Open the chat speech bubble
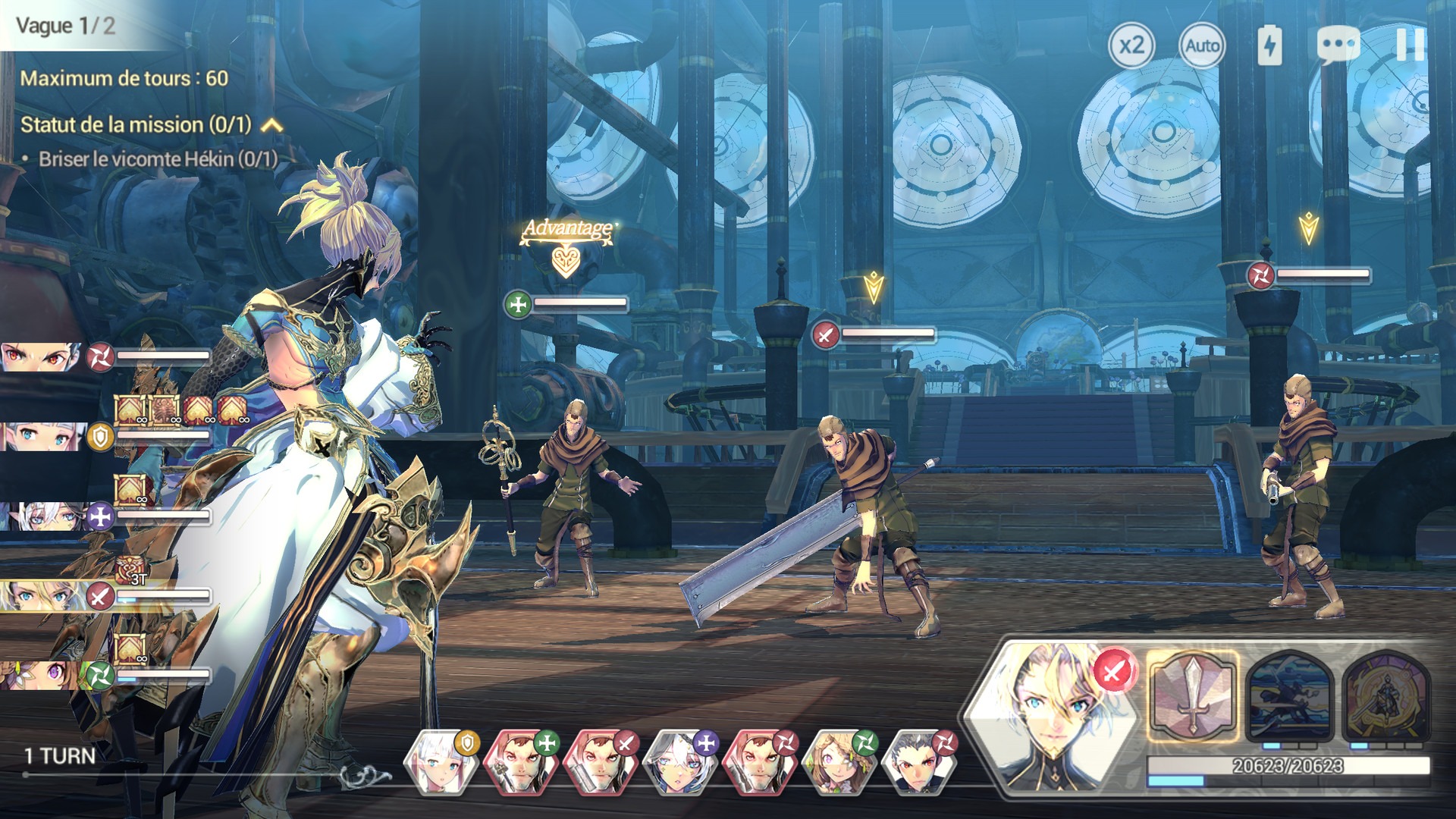The height and width of the screenshot is (819, 1456). point(1338,44)
